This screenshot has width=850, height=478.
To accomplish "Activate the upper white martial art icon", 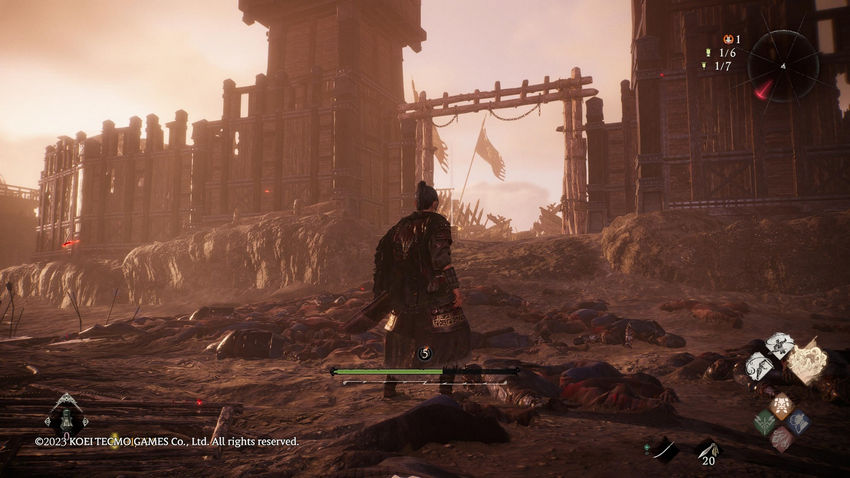I will [x=779, y=345].
